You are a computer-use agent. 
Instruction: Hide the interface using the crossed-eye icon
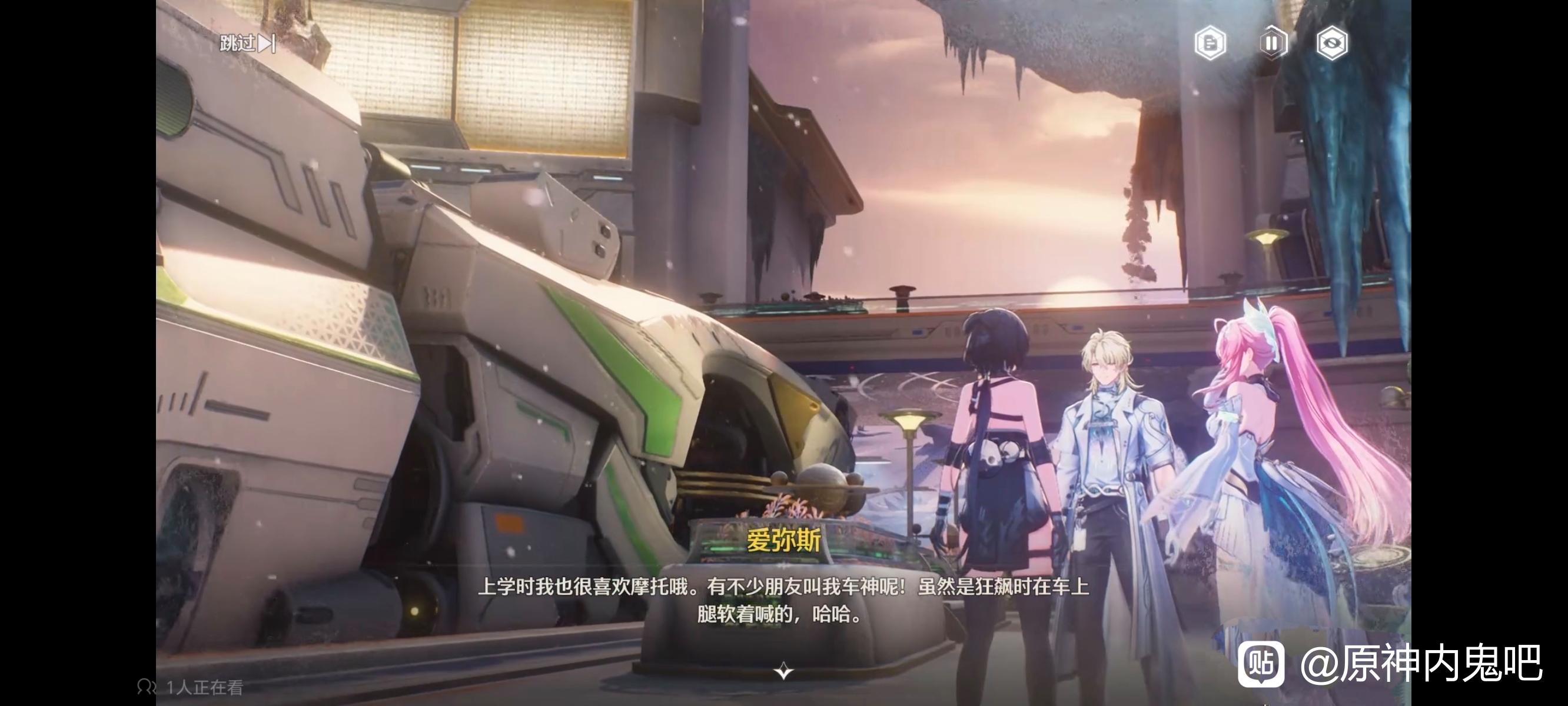tap(1331, 43)
